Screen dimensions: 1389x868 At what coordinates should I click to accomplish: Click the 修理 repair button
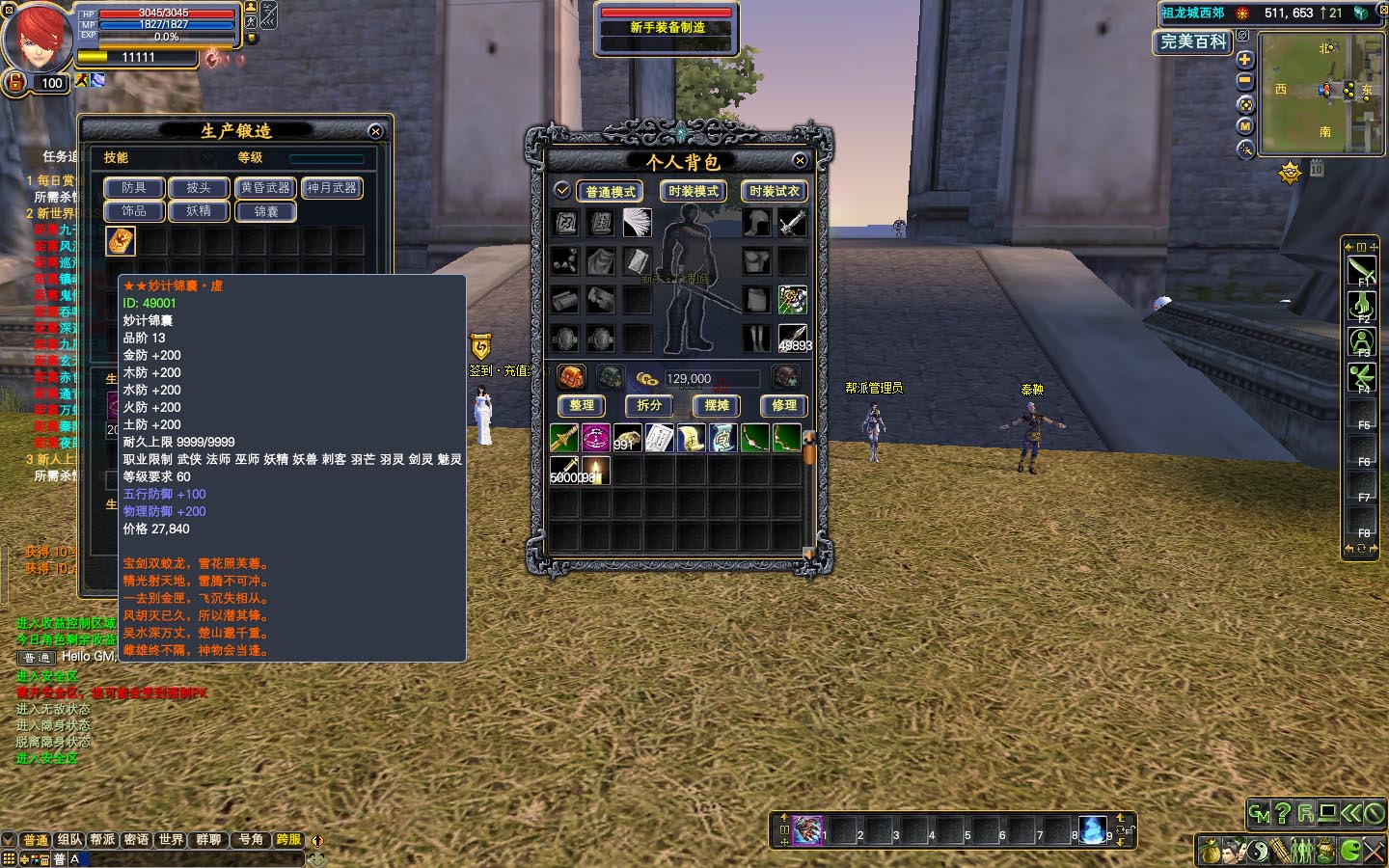783,405
